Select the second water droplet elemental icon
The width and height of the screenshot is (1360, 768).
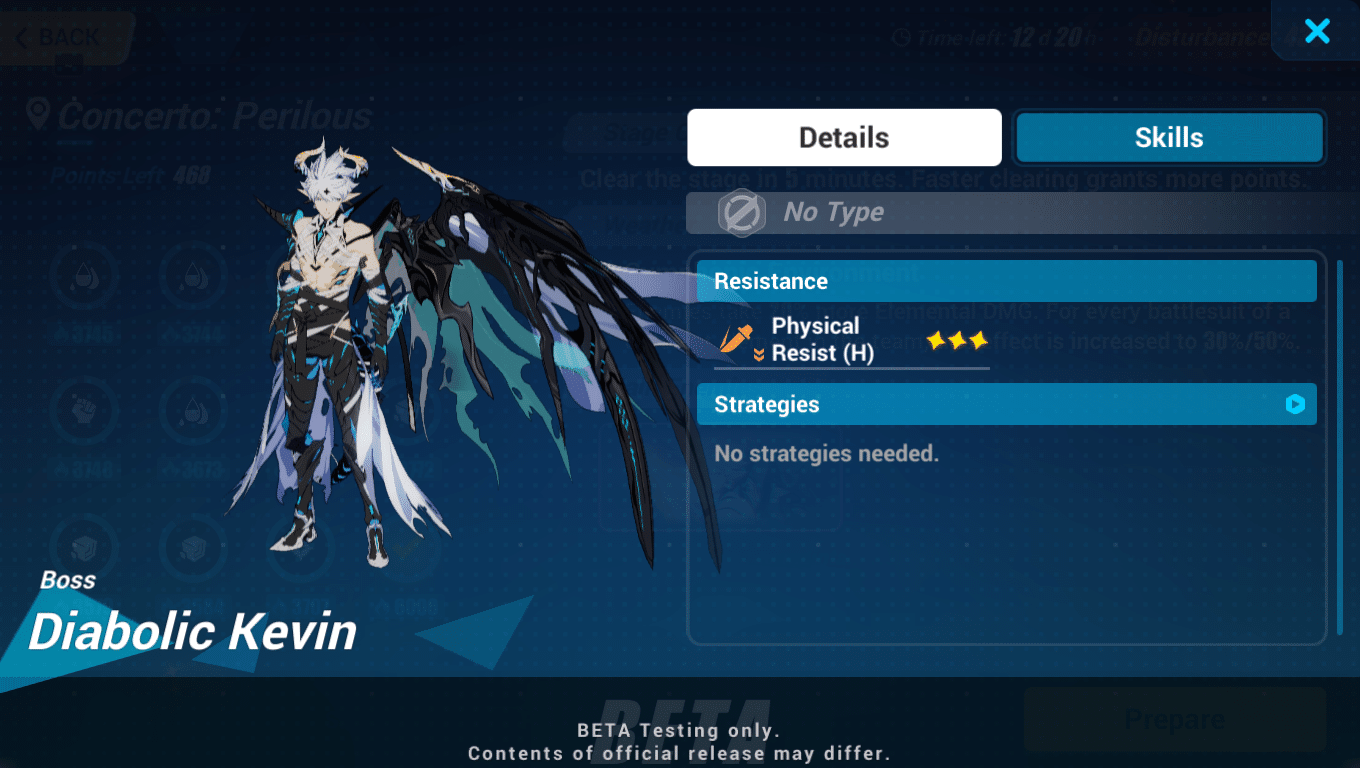pos(193,277)
